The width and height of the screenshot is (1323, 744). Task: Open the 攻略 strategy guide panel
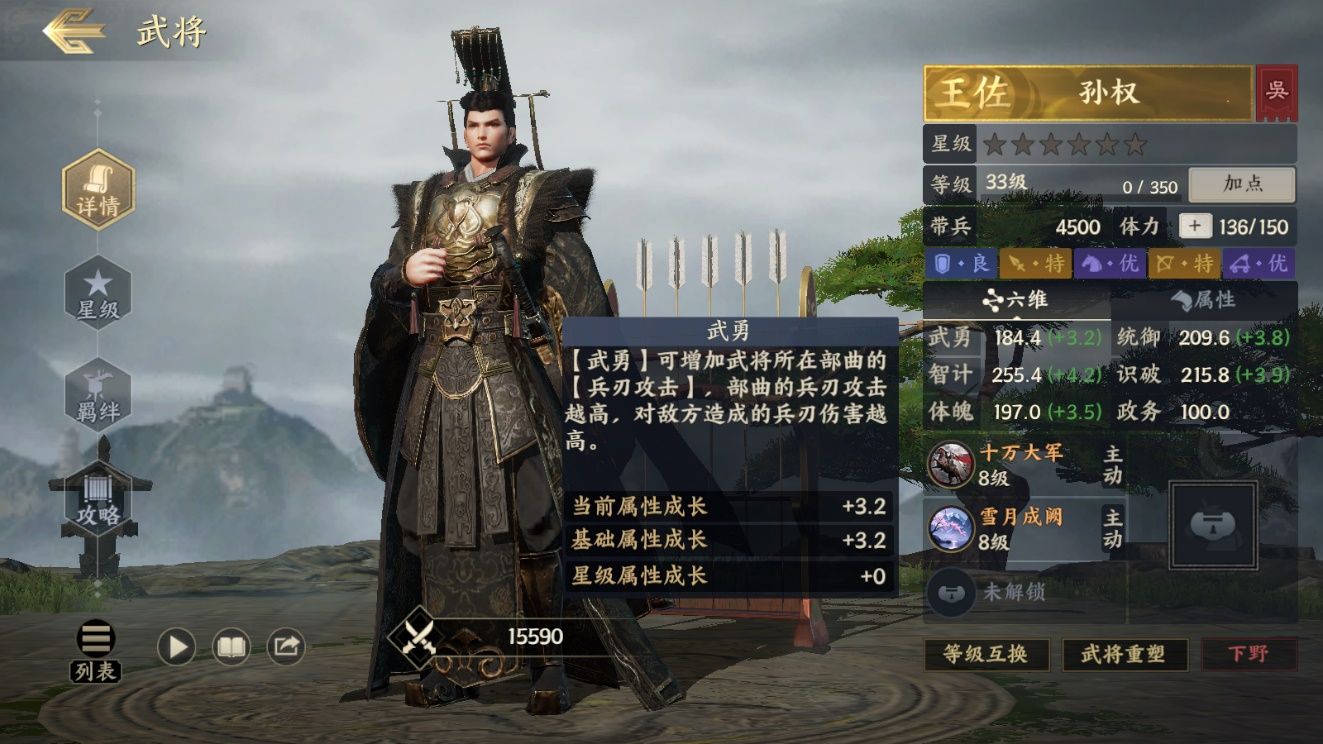click(97, 495)
